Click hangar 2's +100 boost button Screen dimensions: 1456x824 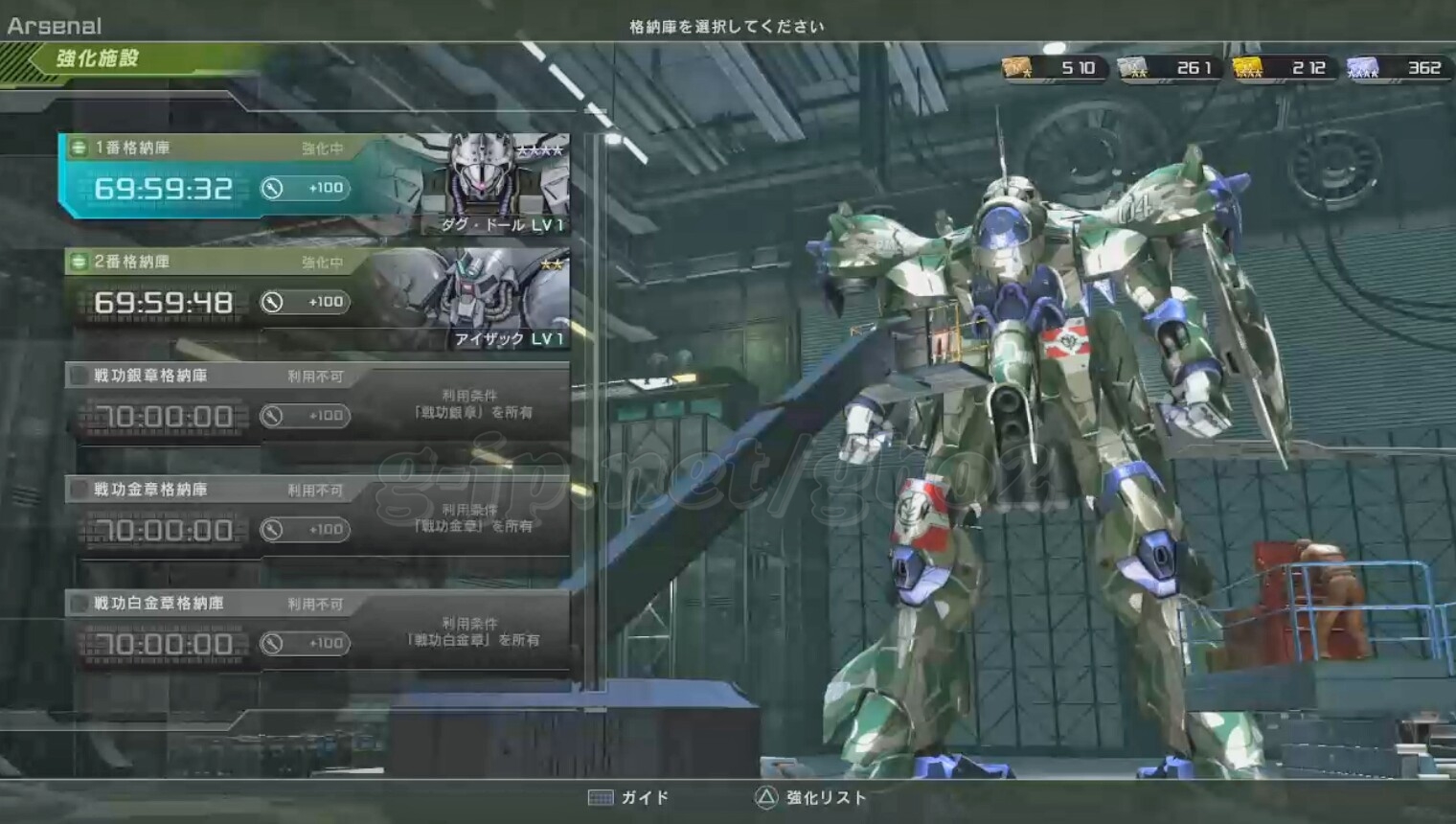[x=305, y=302]
